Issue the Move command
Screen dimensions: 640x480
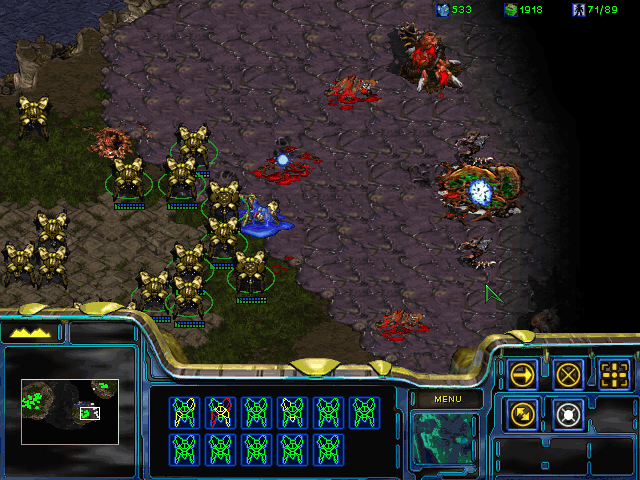(x=522, y=374)
